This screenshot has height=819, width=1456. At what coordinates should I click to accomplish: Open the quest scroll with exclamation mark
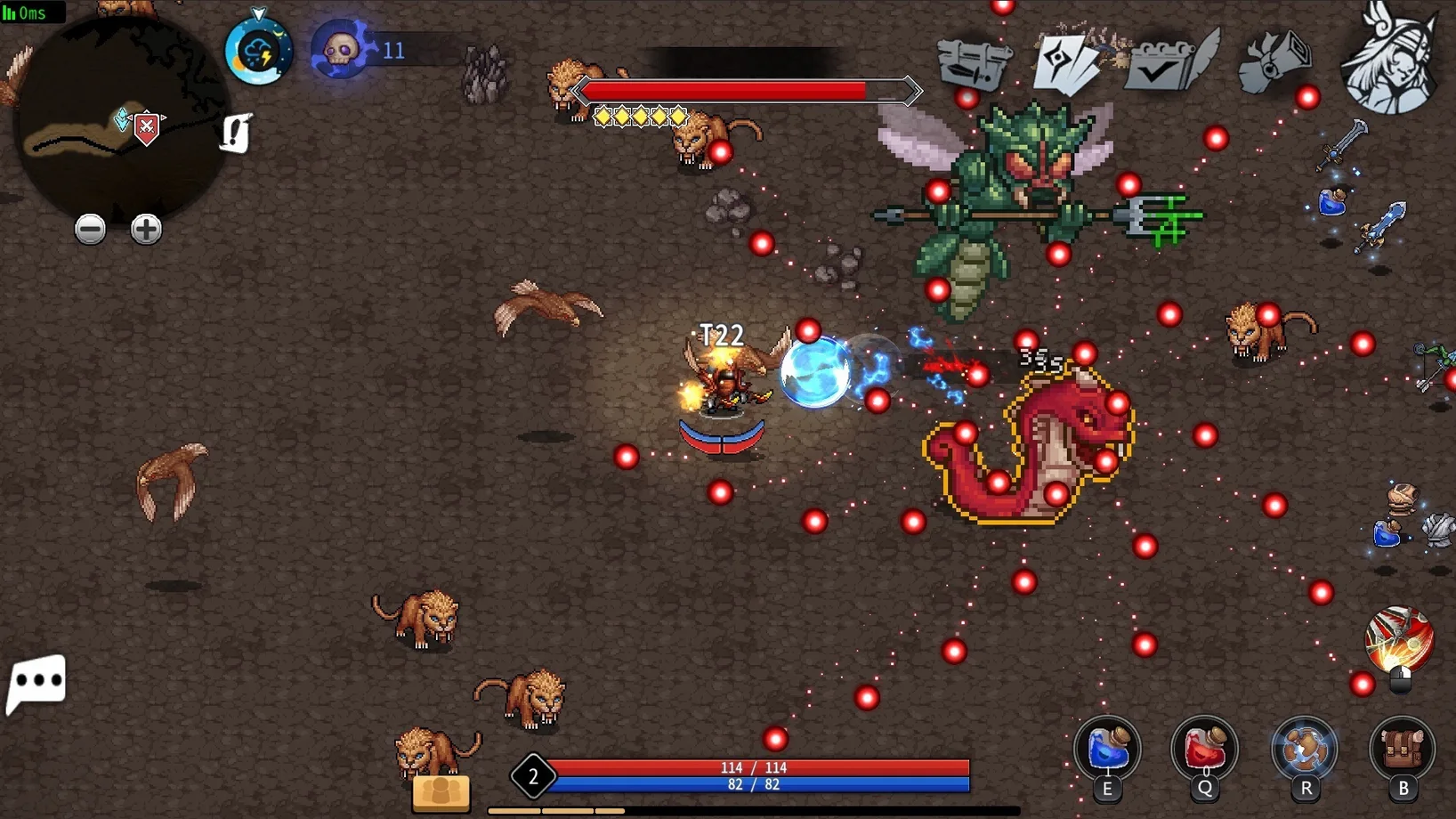236,134
